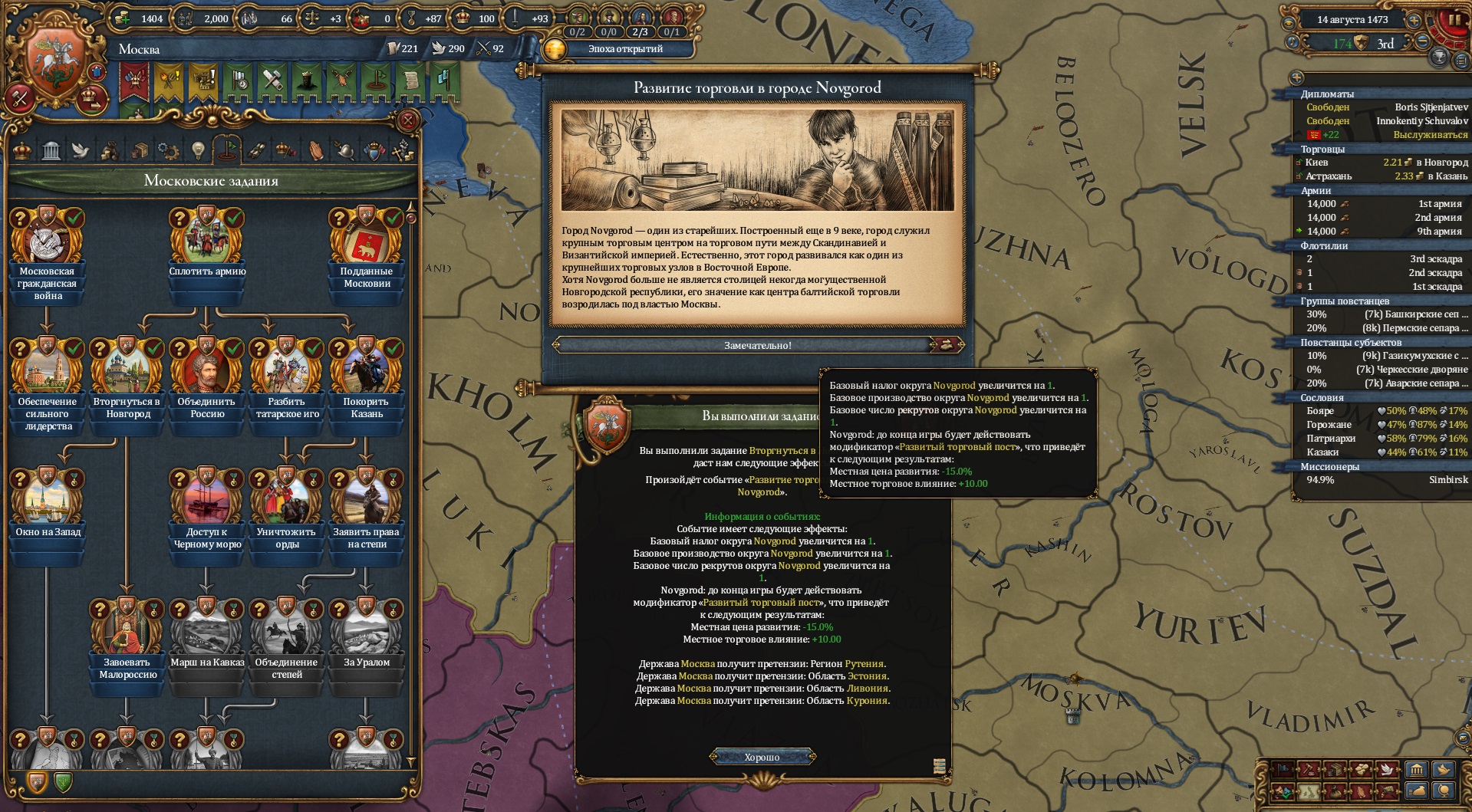1472x812 pixels.
Task: Choose mission "За Уралом"
Action: [x=367, y=633]
